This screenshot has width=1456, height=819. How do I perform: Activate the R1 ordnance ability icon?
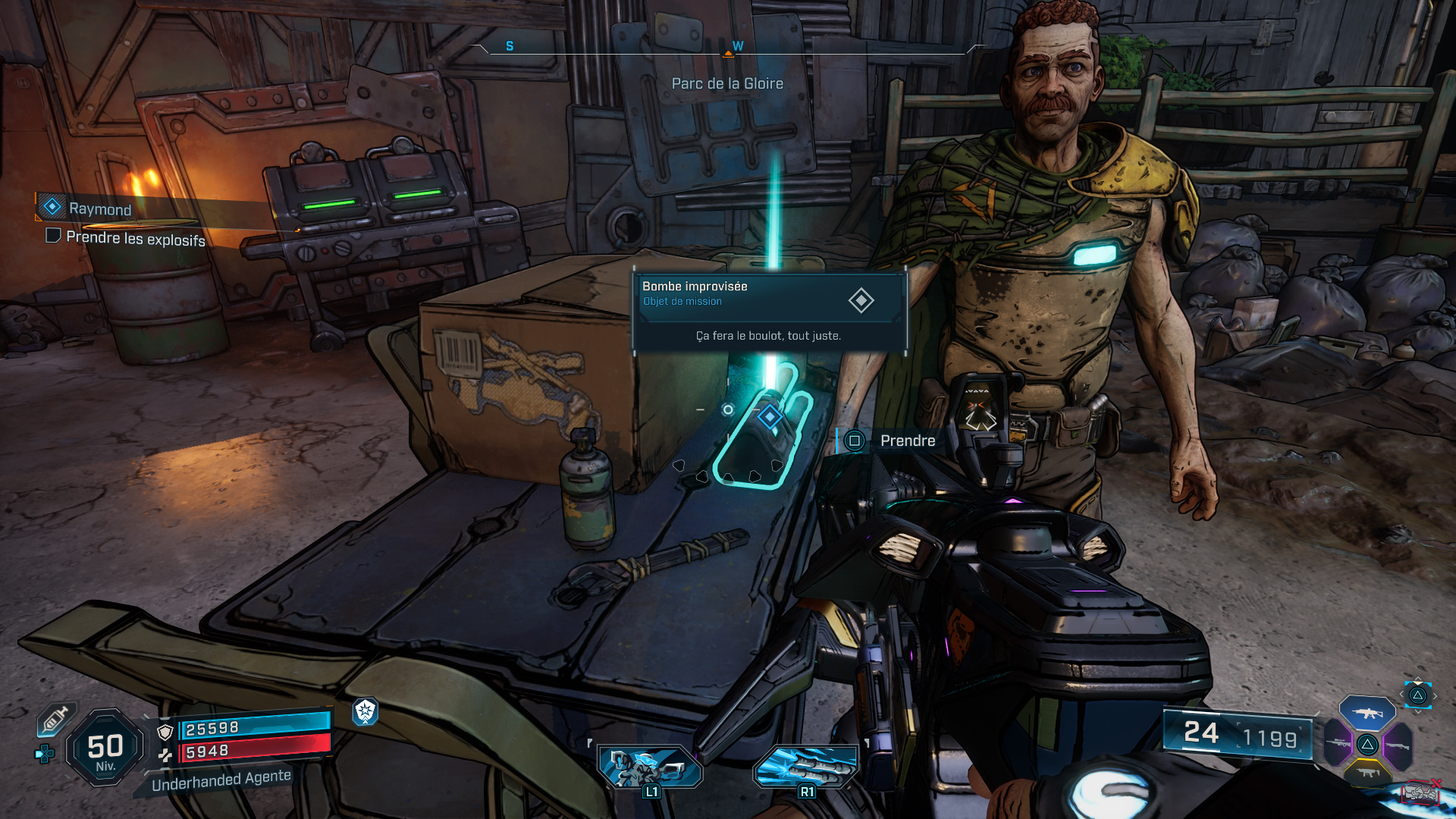click(805, 766)
